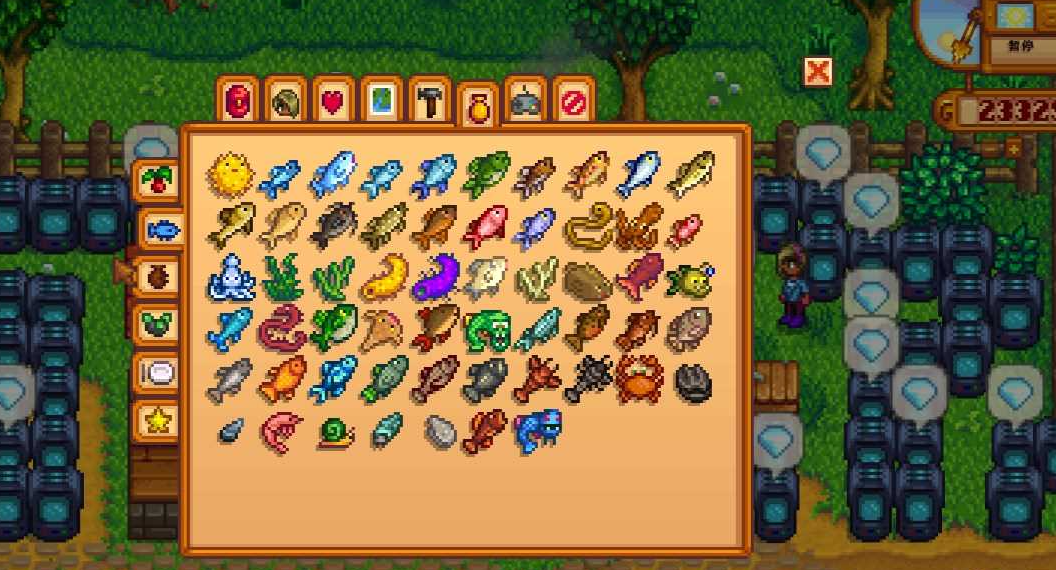Click the angler fish icon
The image size is (1056, 570).
click(690, 279)
